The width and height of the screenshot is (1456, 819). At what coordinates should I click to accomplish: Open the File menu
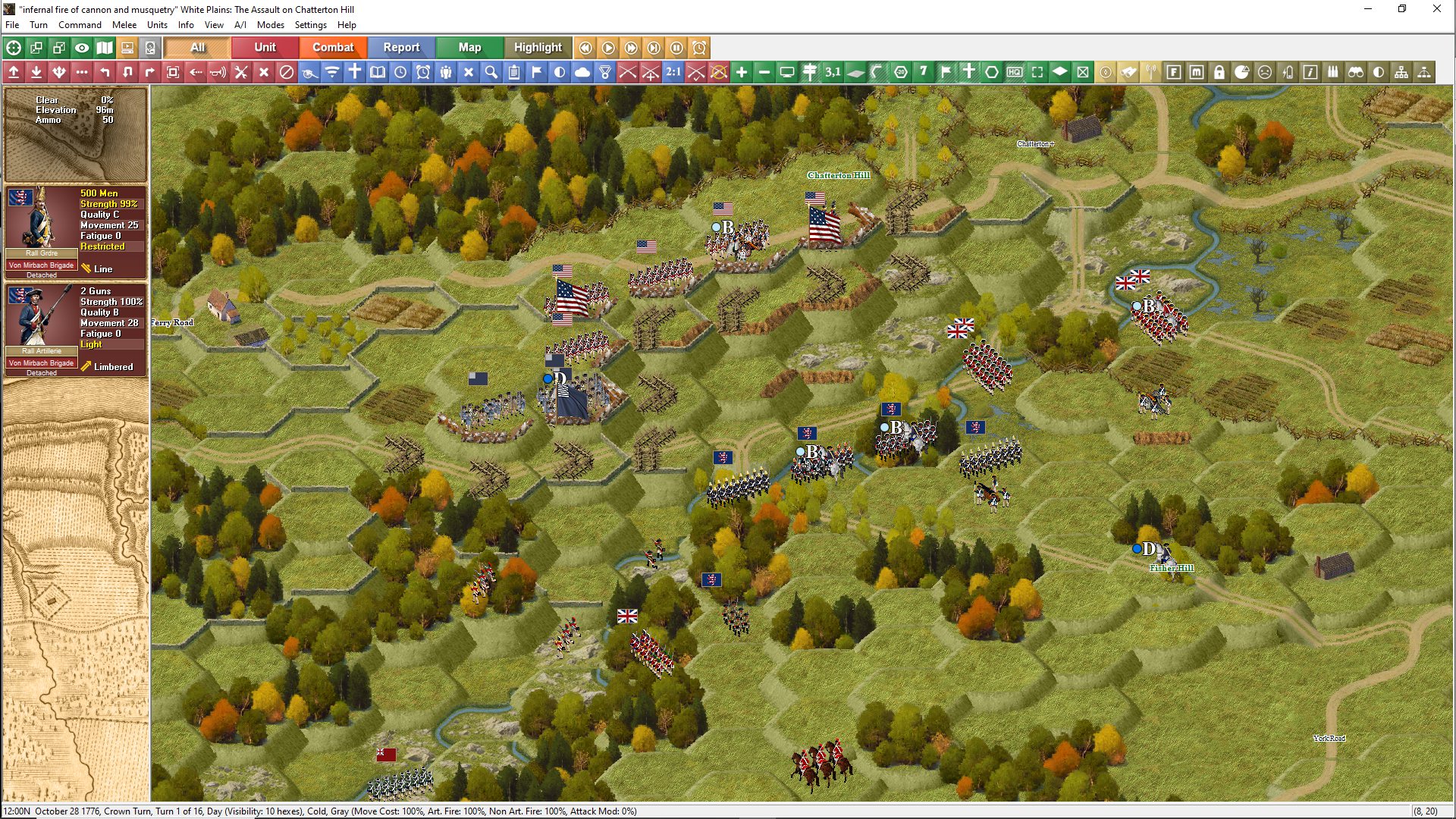(12, 25)
